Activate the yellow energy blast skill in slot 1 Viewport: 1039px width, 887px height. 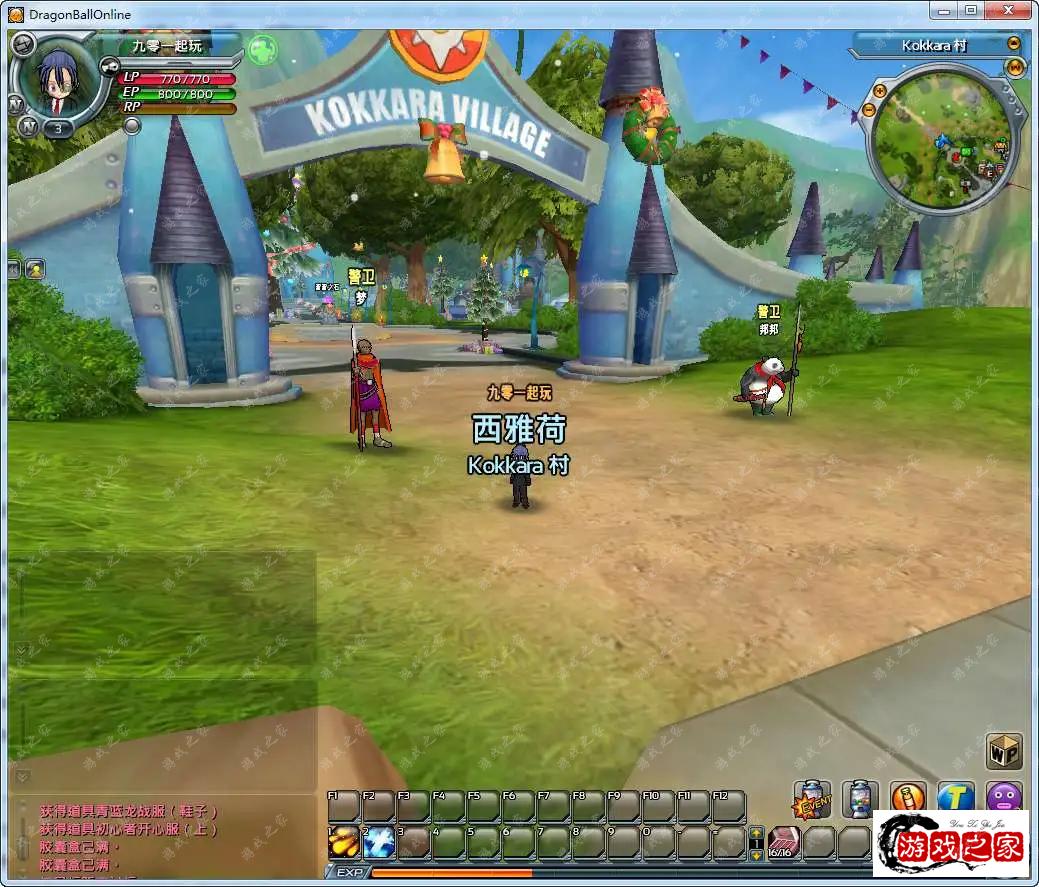pyautogui.click(x=344, y=842)
